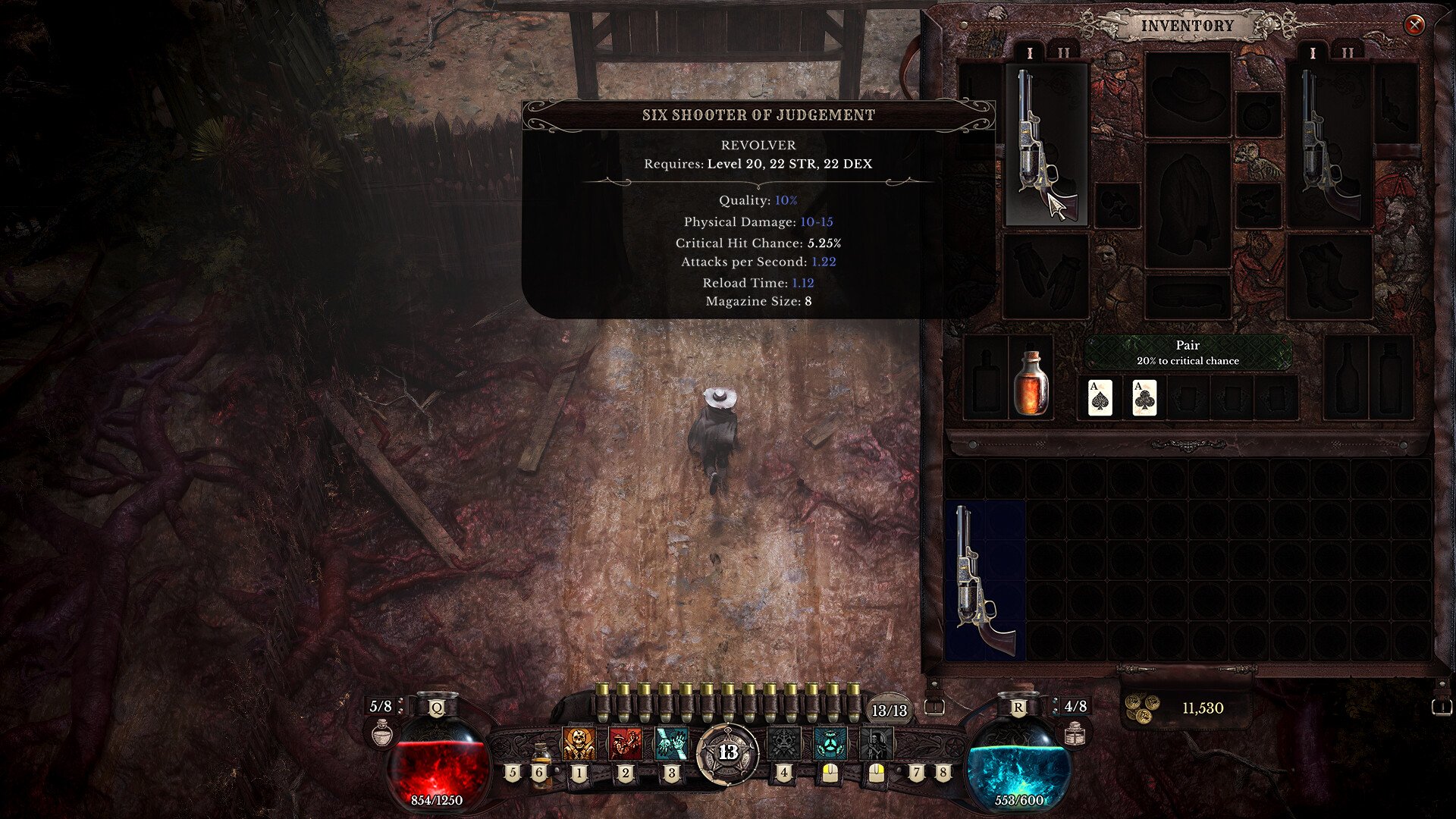Pick the Ace of Spades card
Viewport: 1456px width, 819px height.
click(1100, 397)
